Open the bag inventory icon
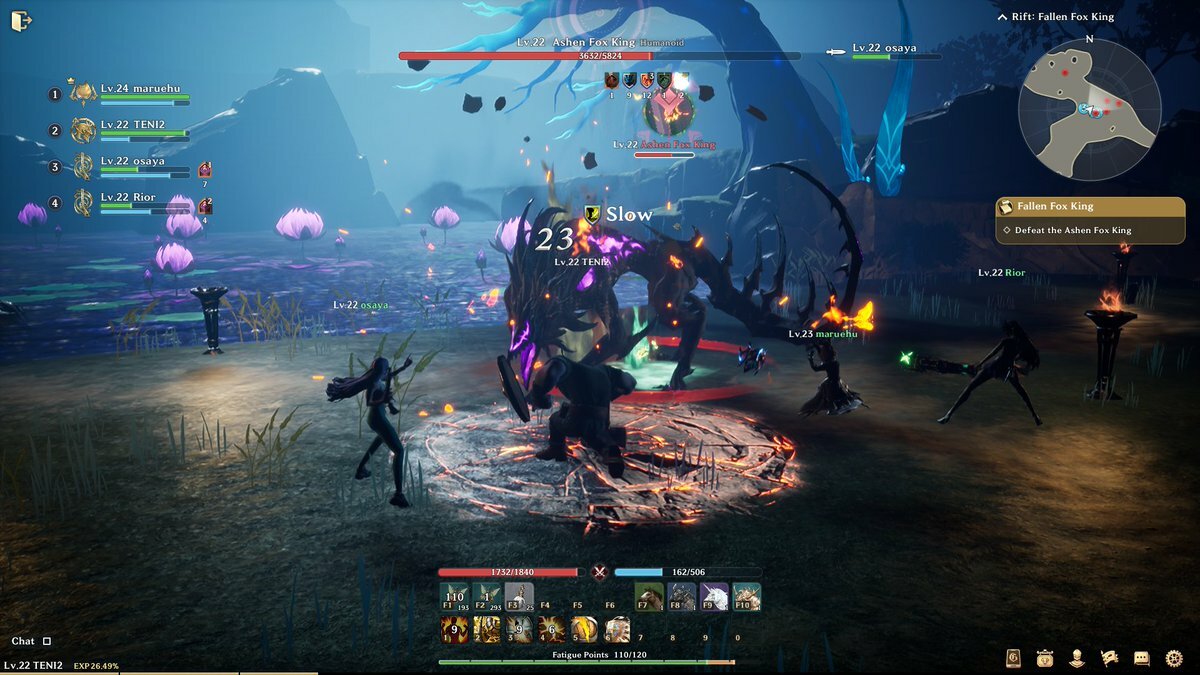This screenshot has height=675, width=1200. pos(1045,658)
